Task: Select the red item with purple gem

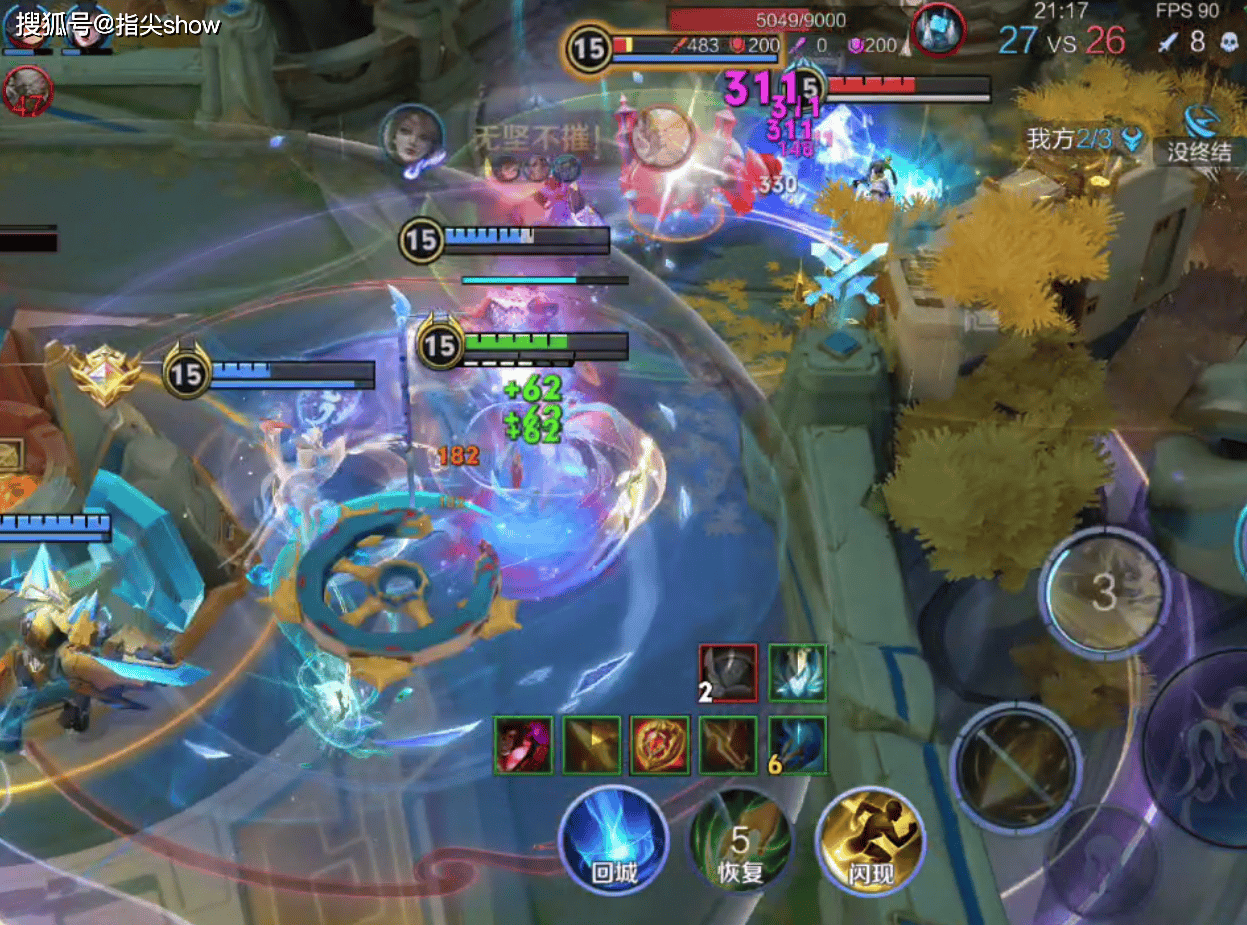Action: pos(523,745)
